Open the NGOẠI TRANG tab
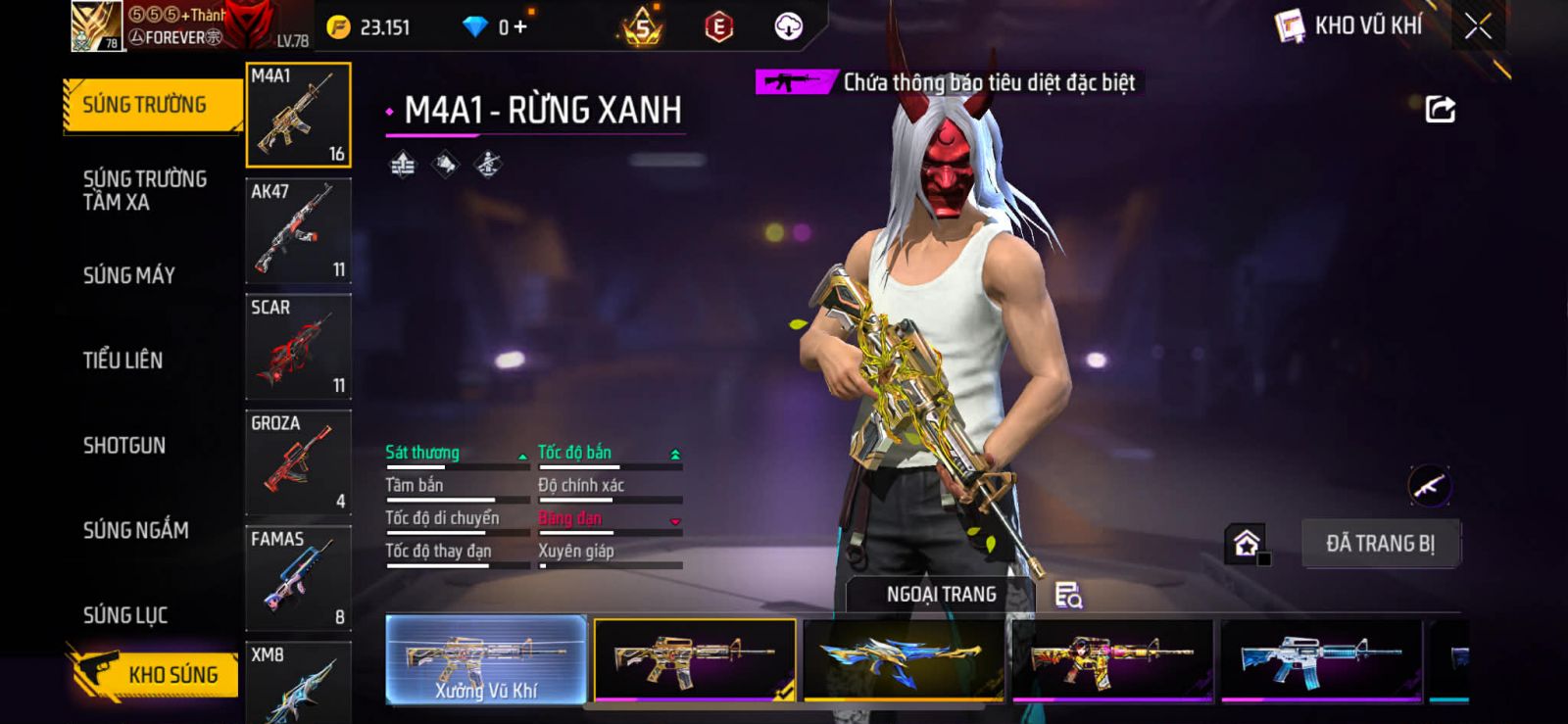The height and width of the screenshot is (724, 1568). [x=941, y=595]
